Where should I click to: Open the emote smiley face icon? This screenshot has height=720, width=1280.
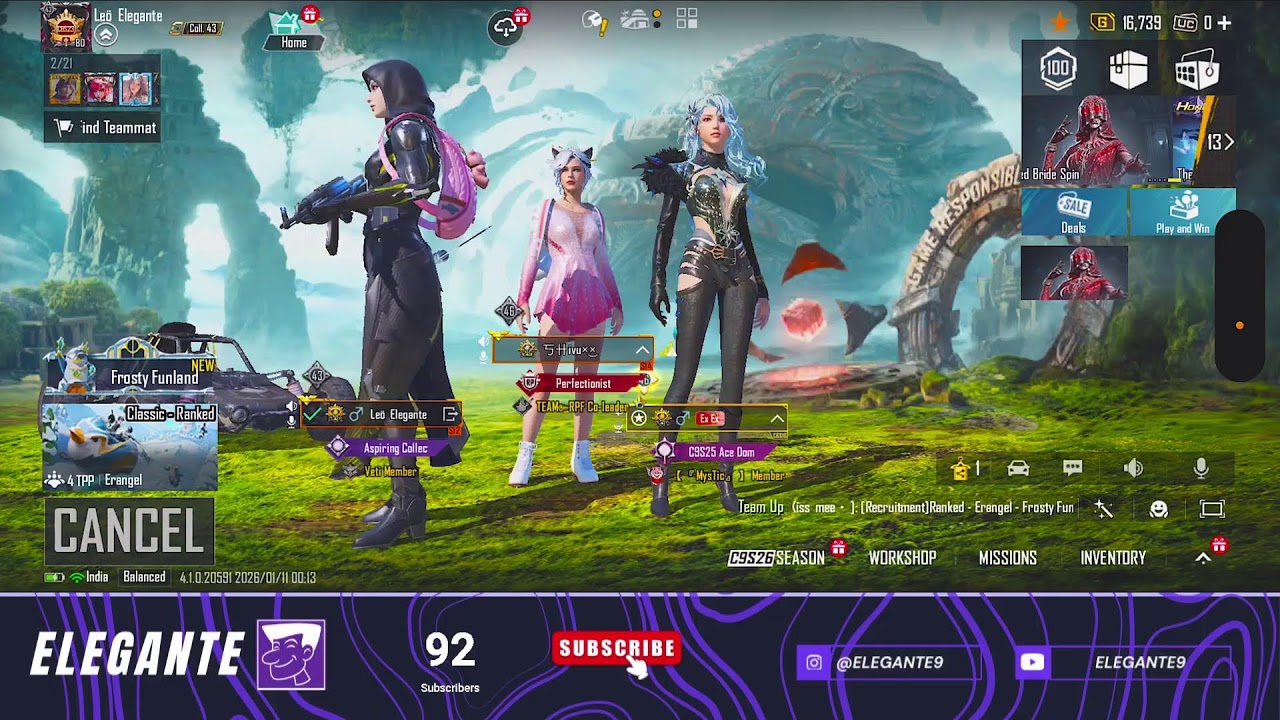pyautogui.click(x=1159, y=509)
